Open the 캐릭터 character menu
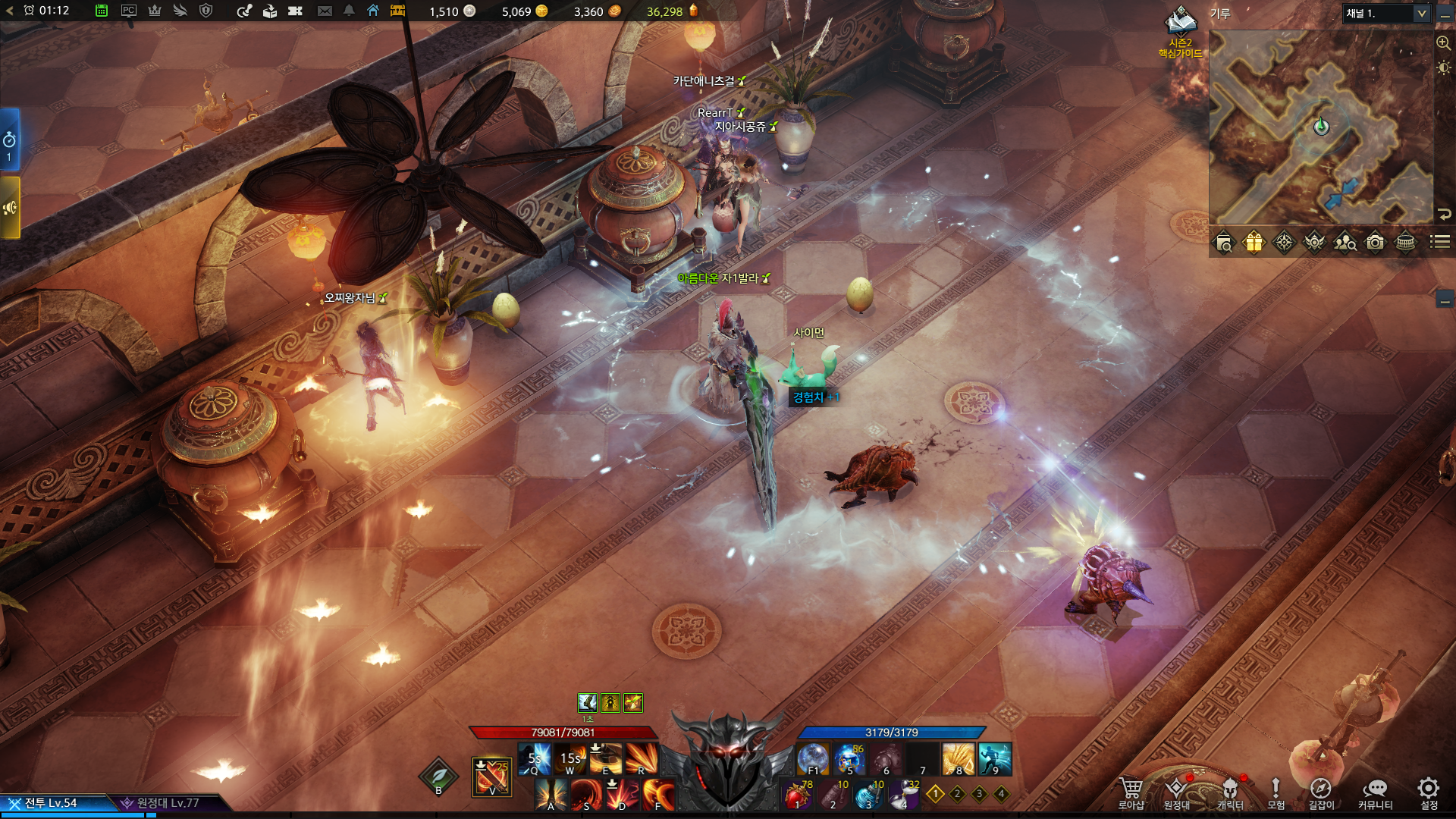This screenshot has height=819, width=1456. [1230, 791]
